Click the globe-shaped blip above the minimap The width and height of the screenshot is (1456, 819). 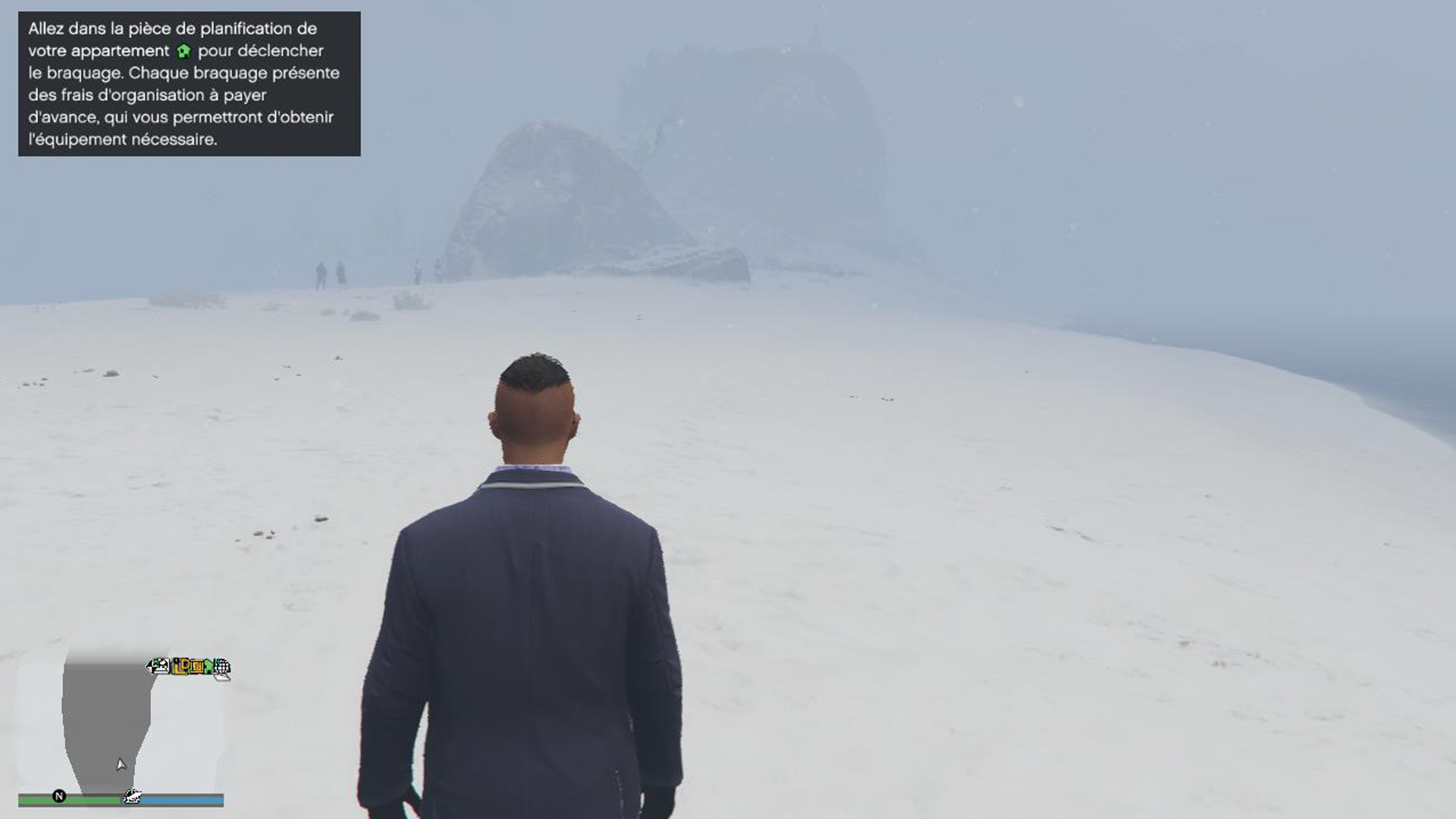click(x=221, y=666)
